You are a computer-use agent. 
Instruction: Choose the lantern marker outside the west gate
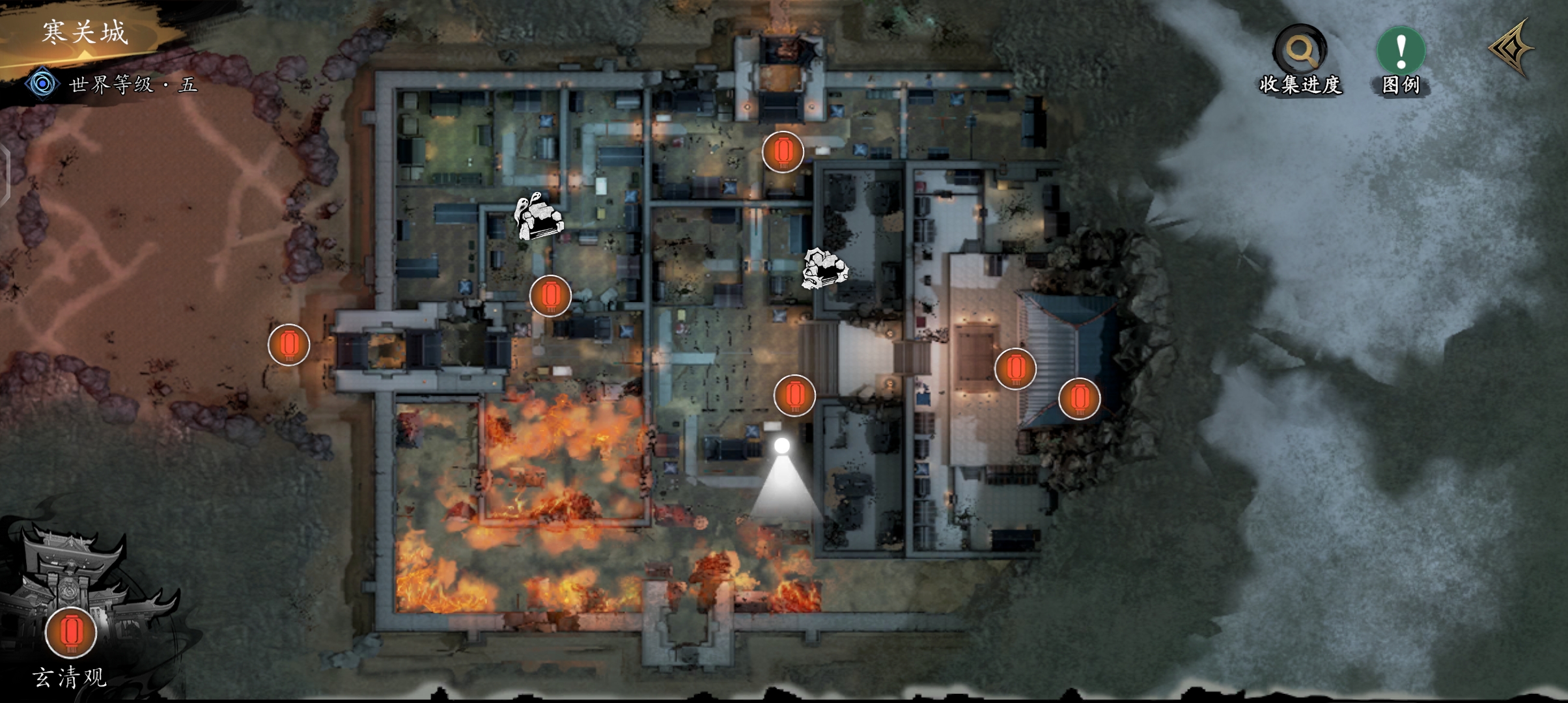[x=288, y=344]
